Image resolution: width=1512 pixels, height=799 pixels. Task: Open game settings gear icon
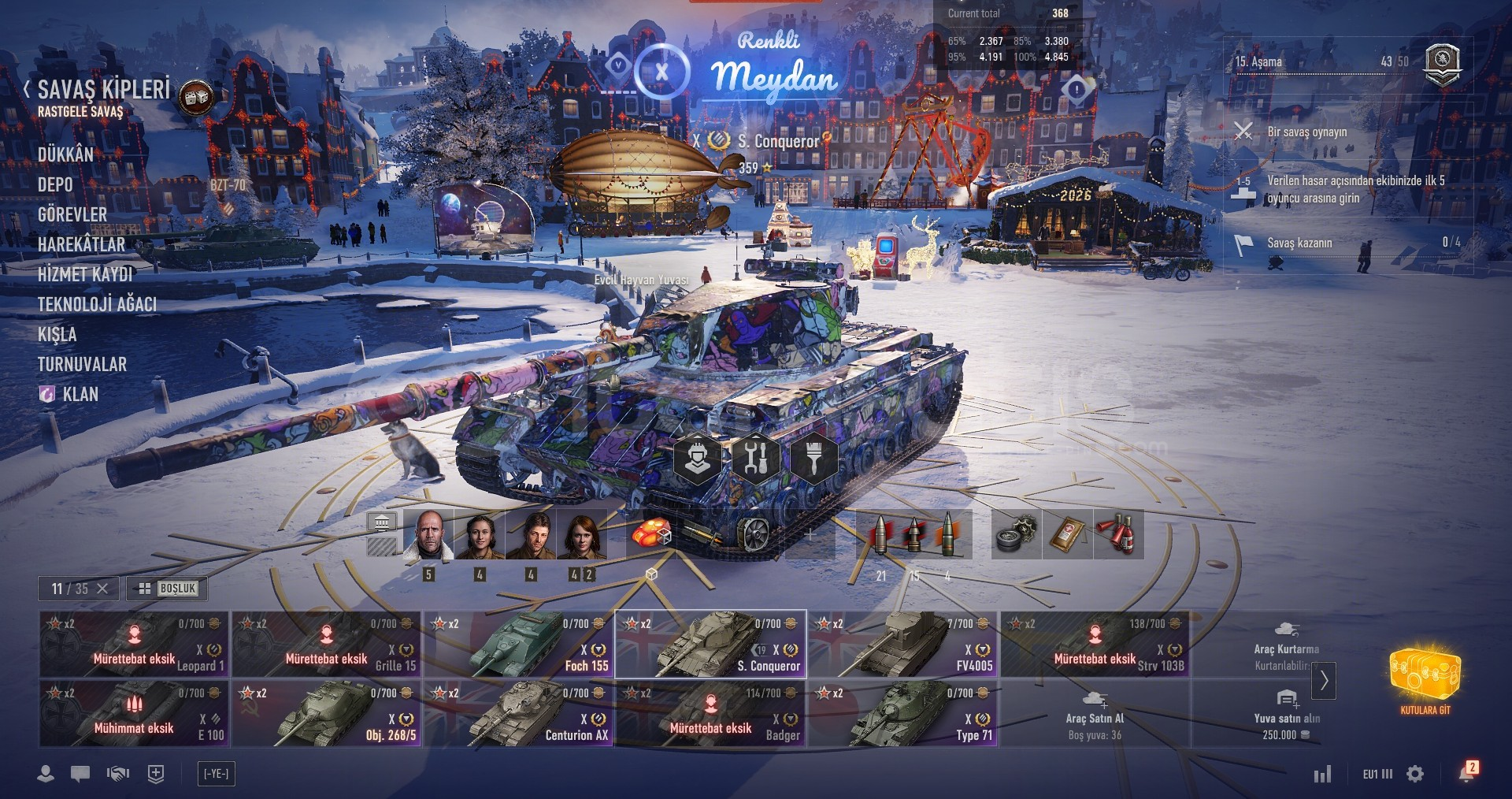click(1415, 774)
